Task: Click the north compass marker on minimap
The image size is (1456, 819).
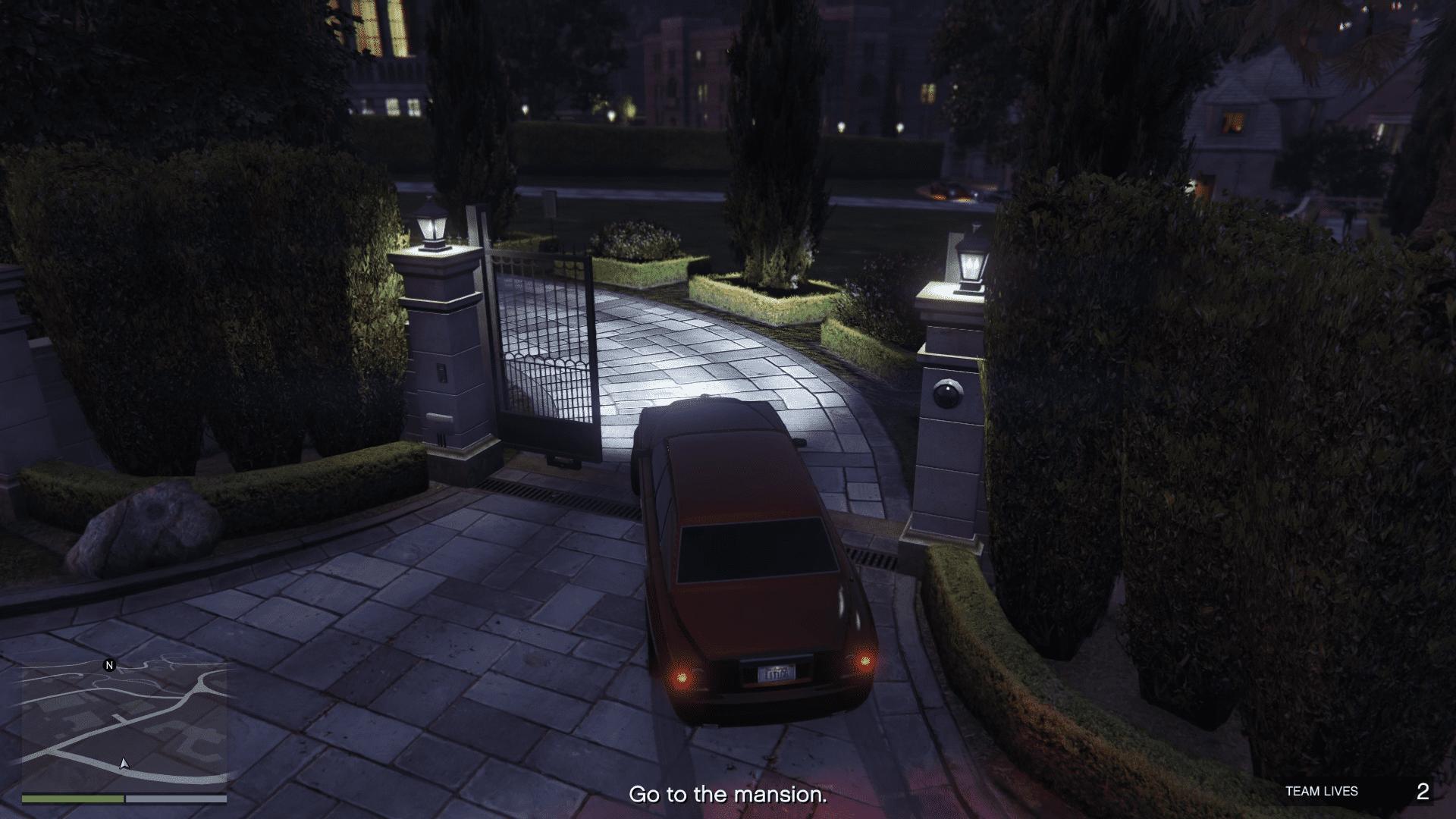Action: [109, 666]
